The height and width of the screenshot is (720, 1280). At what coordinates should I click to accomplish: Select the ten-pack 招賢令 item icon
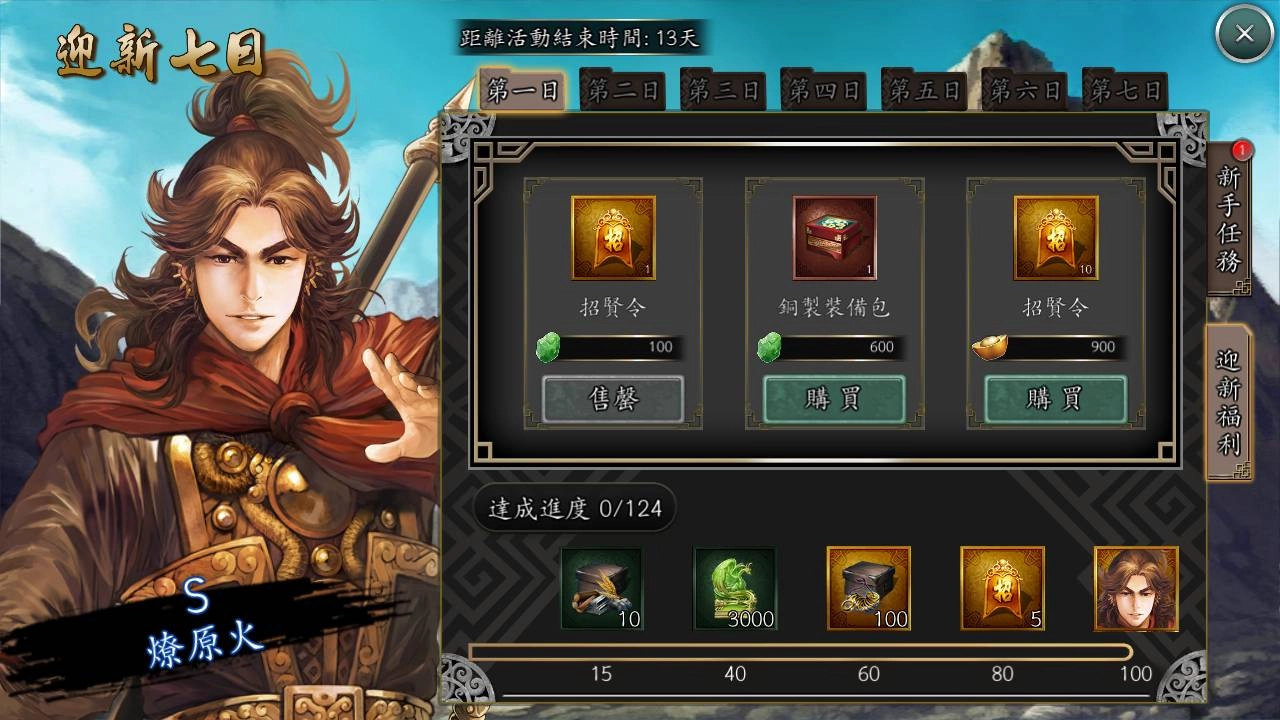click(x=1053, y=238)
